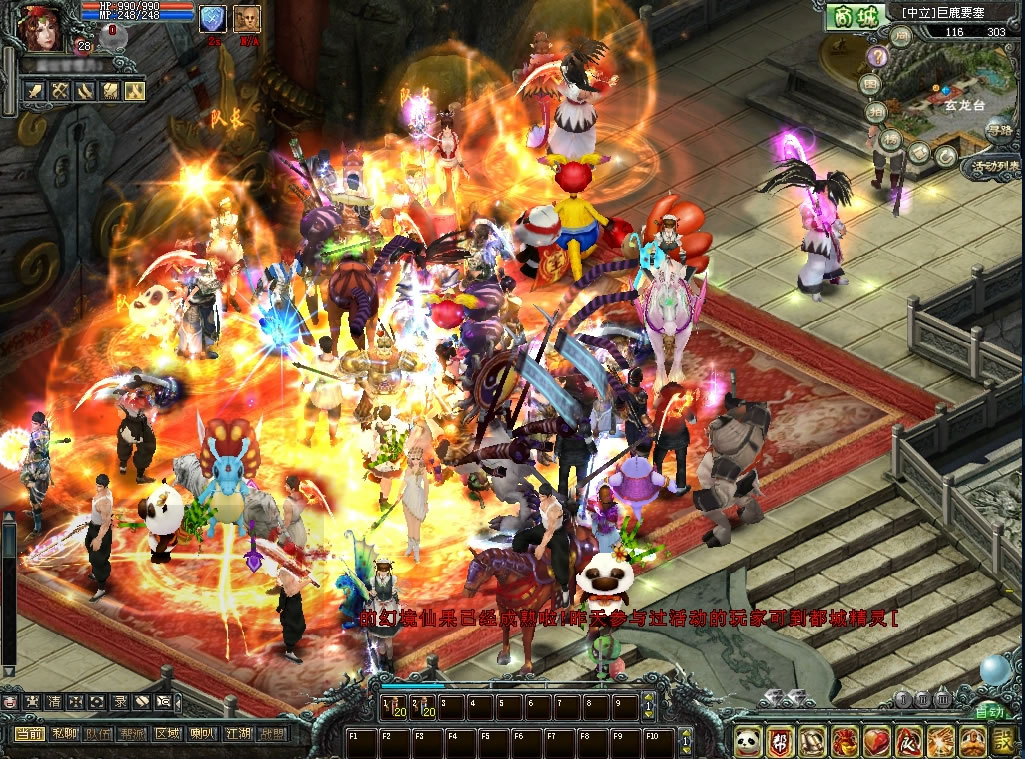
Task: Select the 江湖 chat channel tab
Action: 237,734
